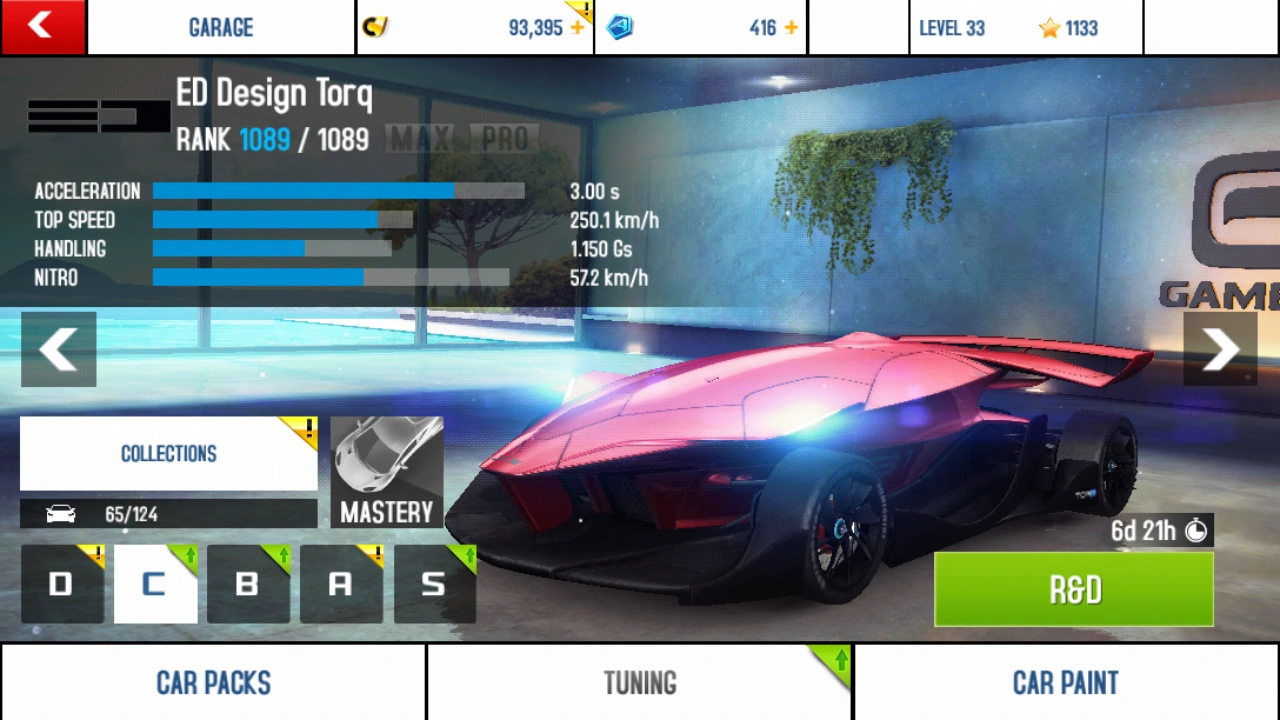Screen dimensions: 1280x720
Task: Show the next car in the garage
Action: pos(1220,350)
